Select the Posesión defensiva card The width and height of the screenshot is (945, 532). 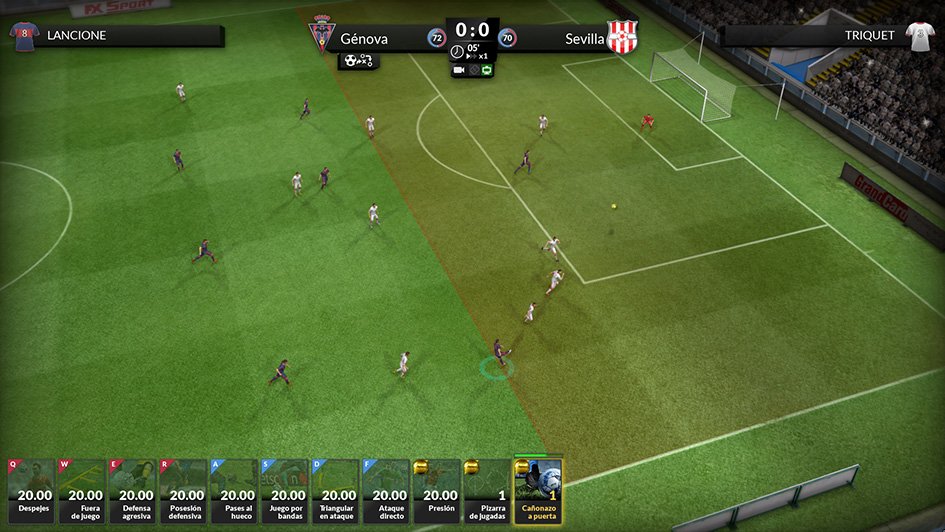point(185,491)
